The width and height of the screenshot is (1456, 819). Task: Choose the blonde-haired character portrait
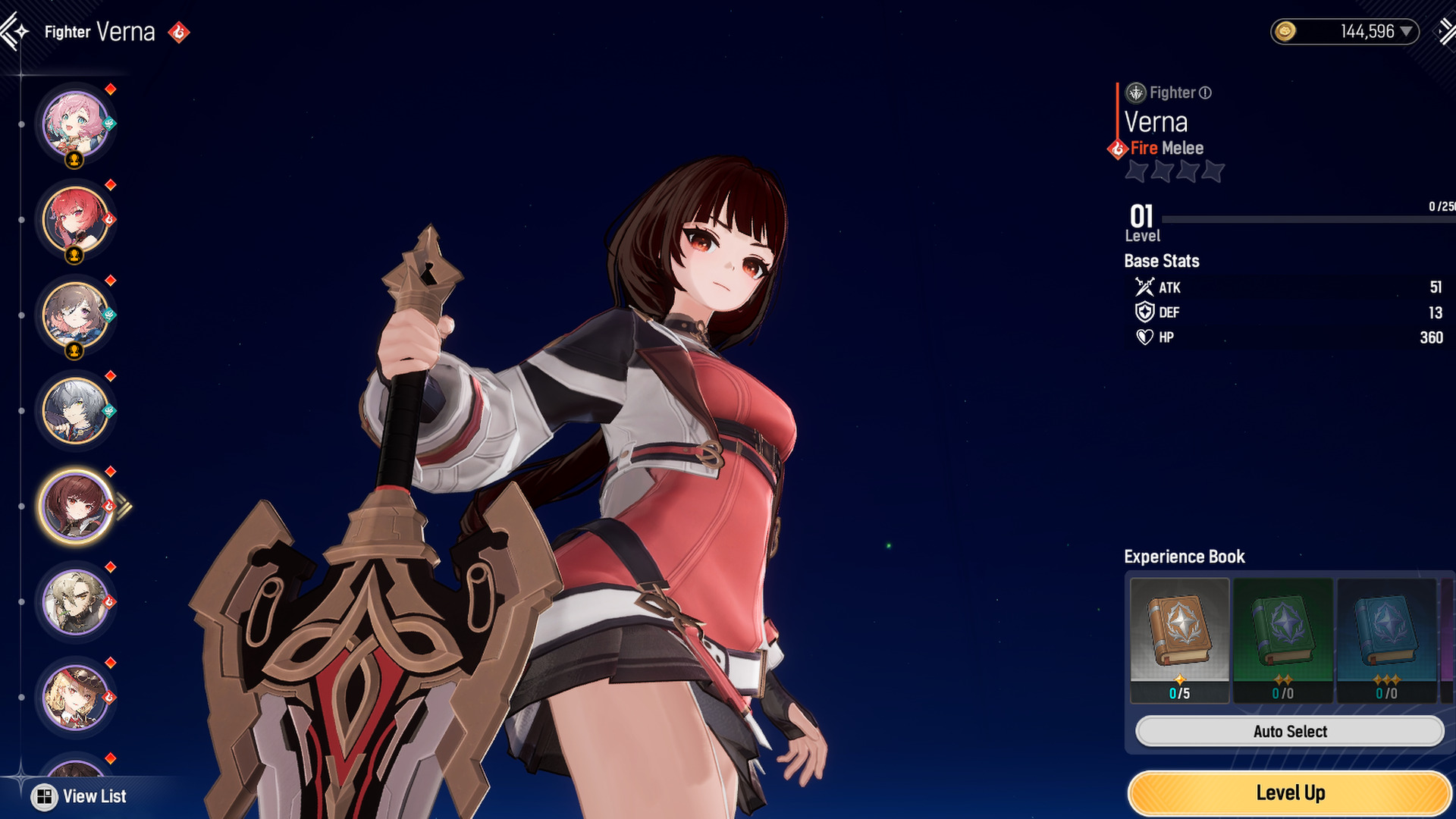(x=74, y=601)
